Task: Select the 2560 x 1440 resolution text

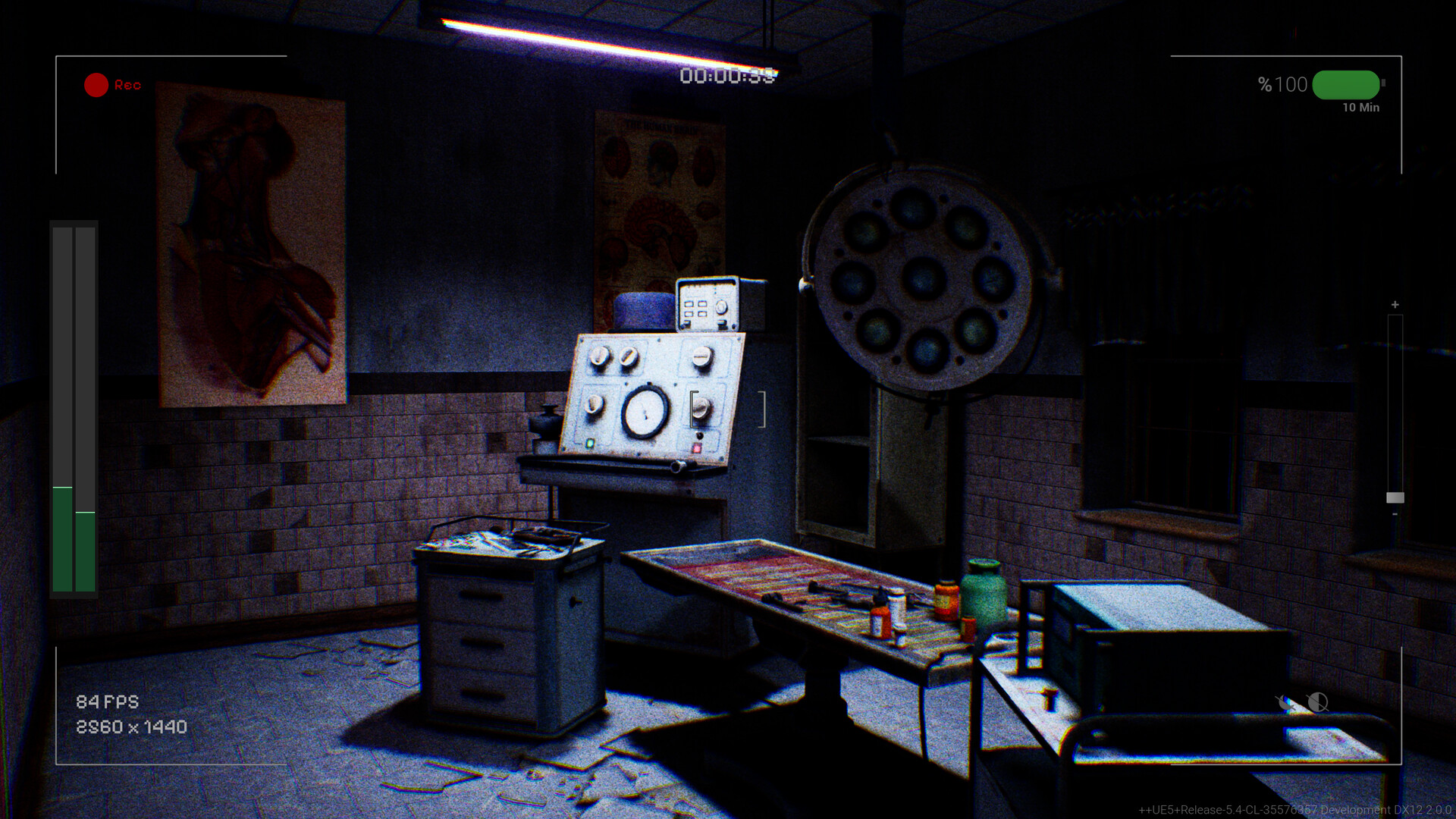Action: click(130, 726)
